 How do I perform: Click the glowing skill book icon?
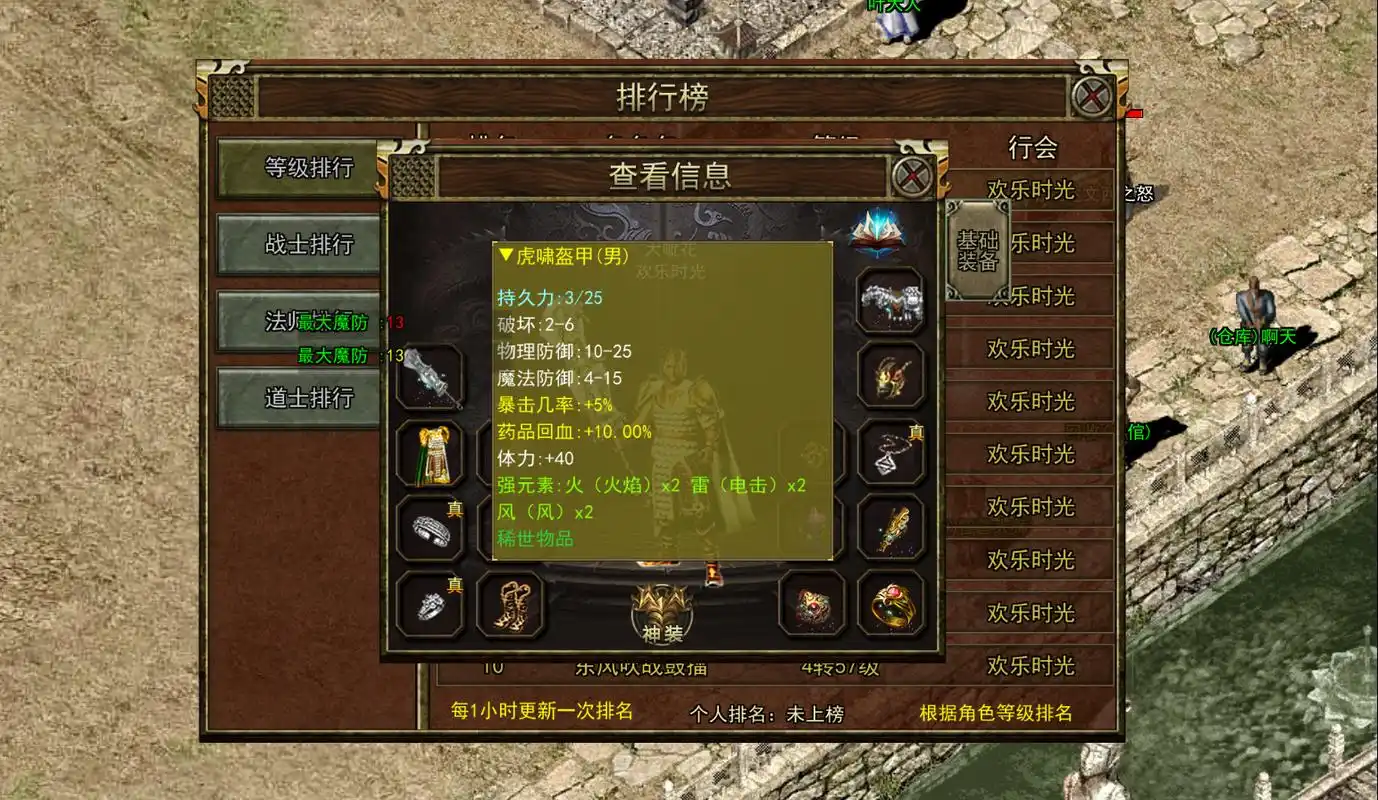[878, 232]
